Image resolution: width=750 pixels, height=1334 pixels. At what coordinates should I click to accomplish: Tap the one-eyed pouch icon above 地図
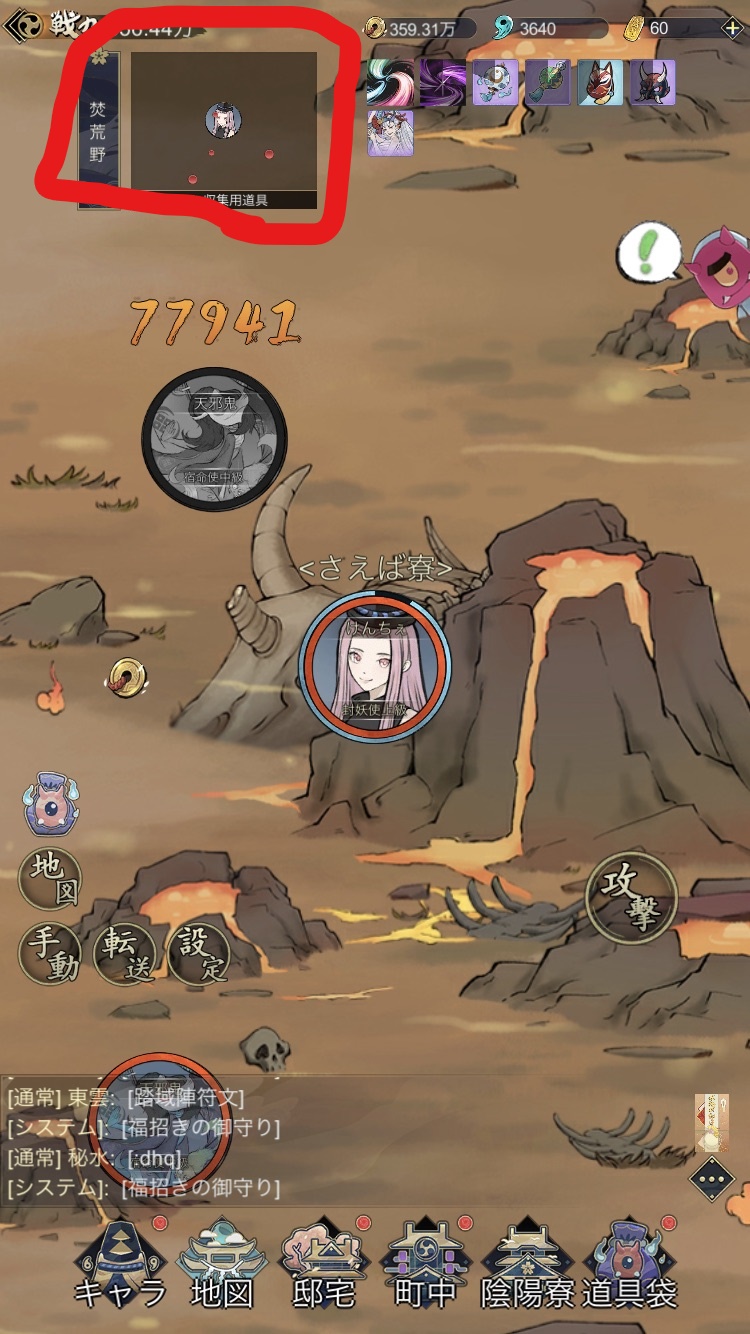pos(51,804)
